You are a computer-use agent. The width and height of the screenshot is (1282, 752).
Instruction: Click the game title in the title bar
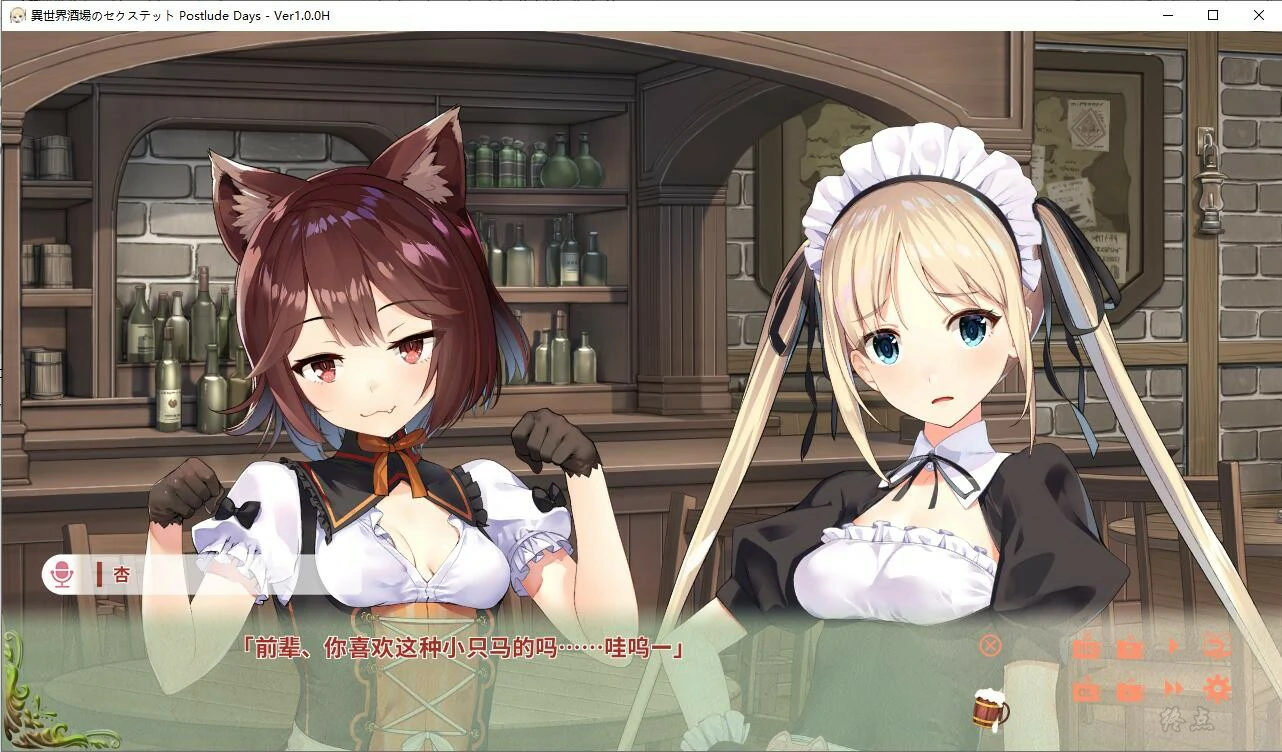tap(180, 15)
